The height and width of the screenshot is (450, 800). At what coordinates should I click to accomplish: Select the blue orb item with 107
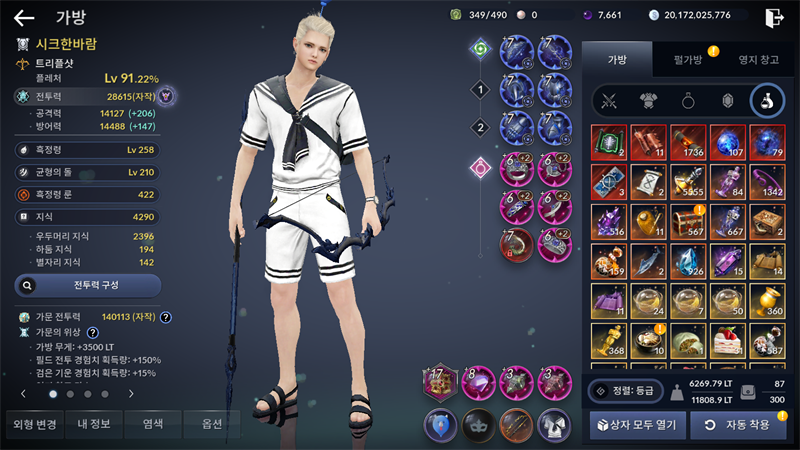pos(728,142)
